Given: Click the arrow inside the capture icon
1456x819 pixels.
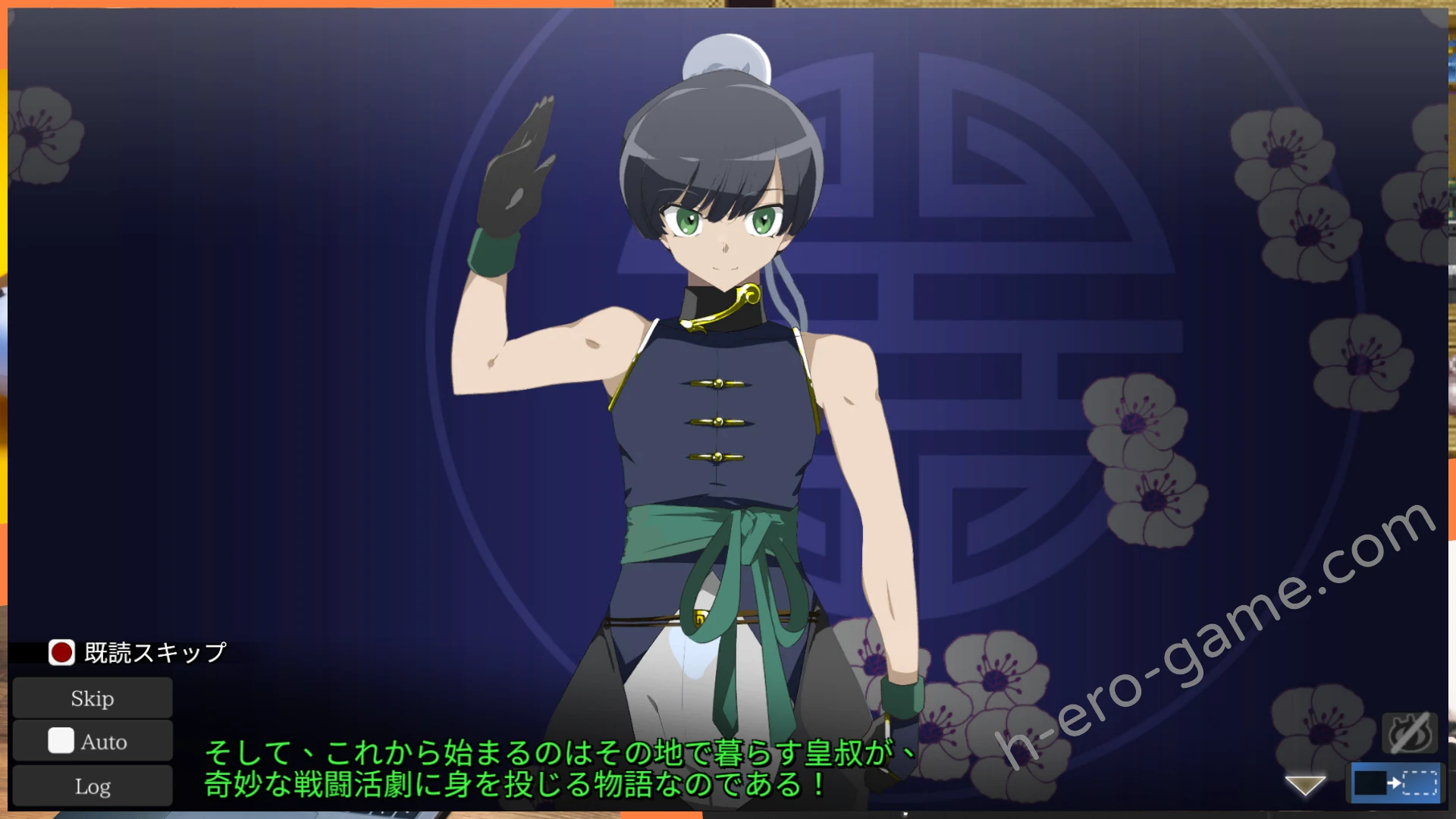Looking at the screenshot, I should pyautogui.click(x=1395, y=785).
